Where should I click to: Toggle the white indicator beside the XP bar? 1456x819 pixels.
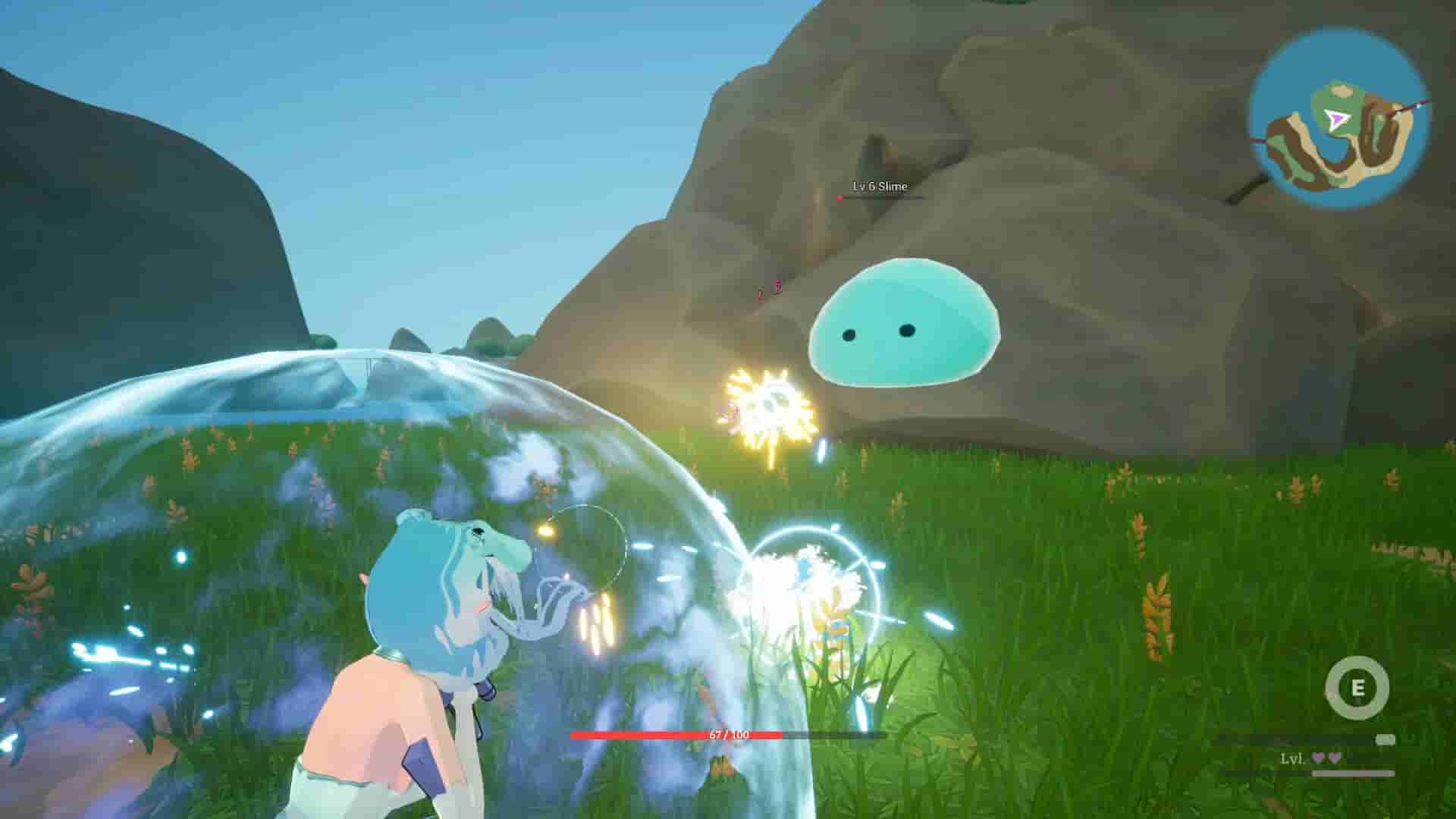(x=1385, y=740)
